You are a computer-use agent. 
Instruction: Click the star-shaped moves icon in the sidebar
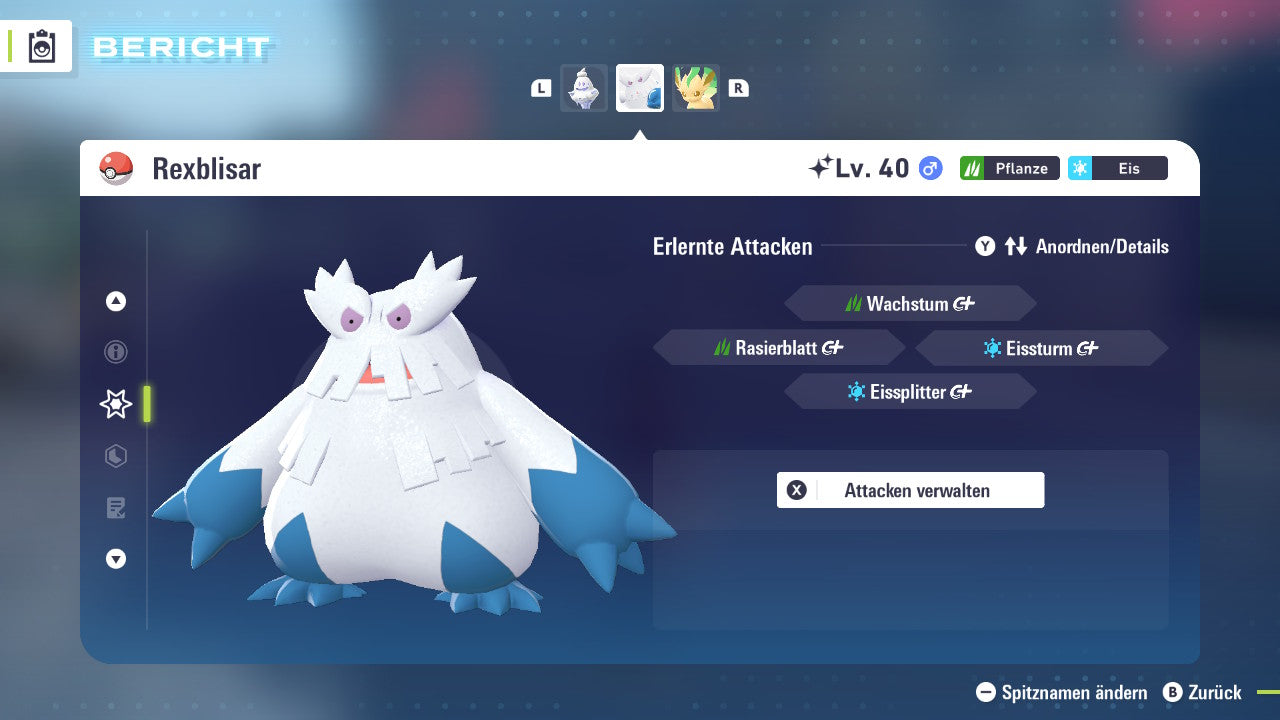[x=116, y=404]
